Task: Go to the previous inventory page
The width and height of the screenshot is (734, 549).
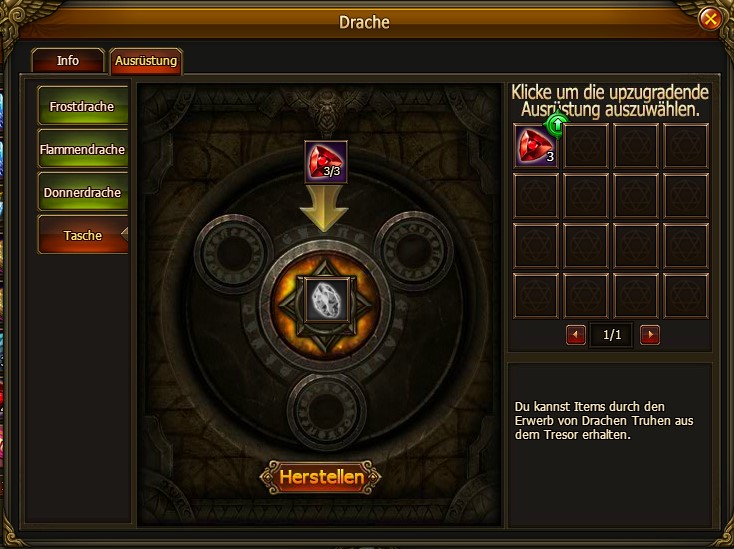Action: click(x=576, y=335)
